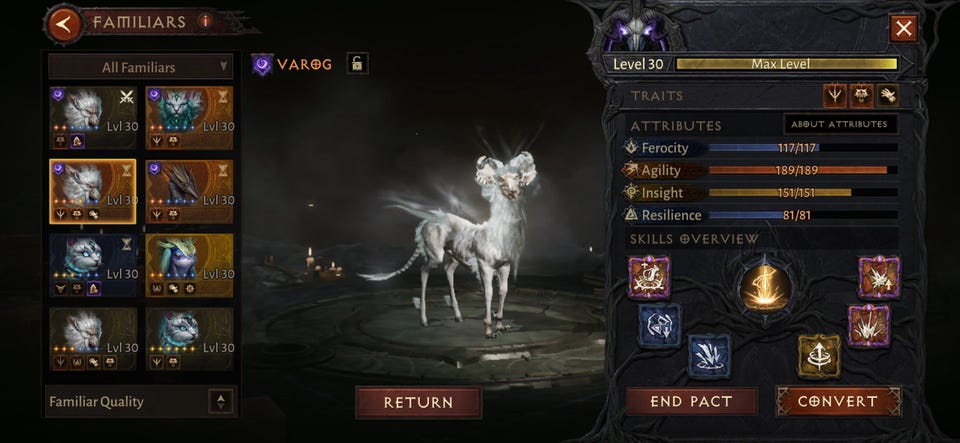The height and width of the screenshot is (443, 960).
Task: End pact with this familiar
Action: click(x=692, y=401)
